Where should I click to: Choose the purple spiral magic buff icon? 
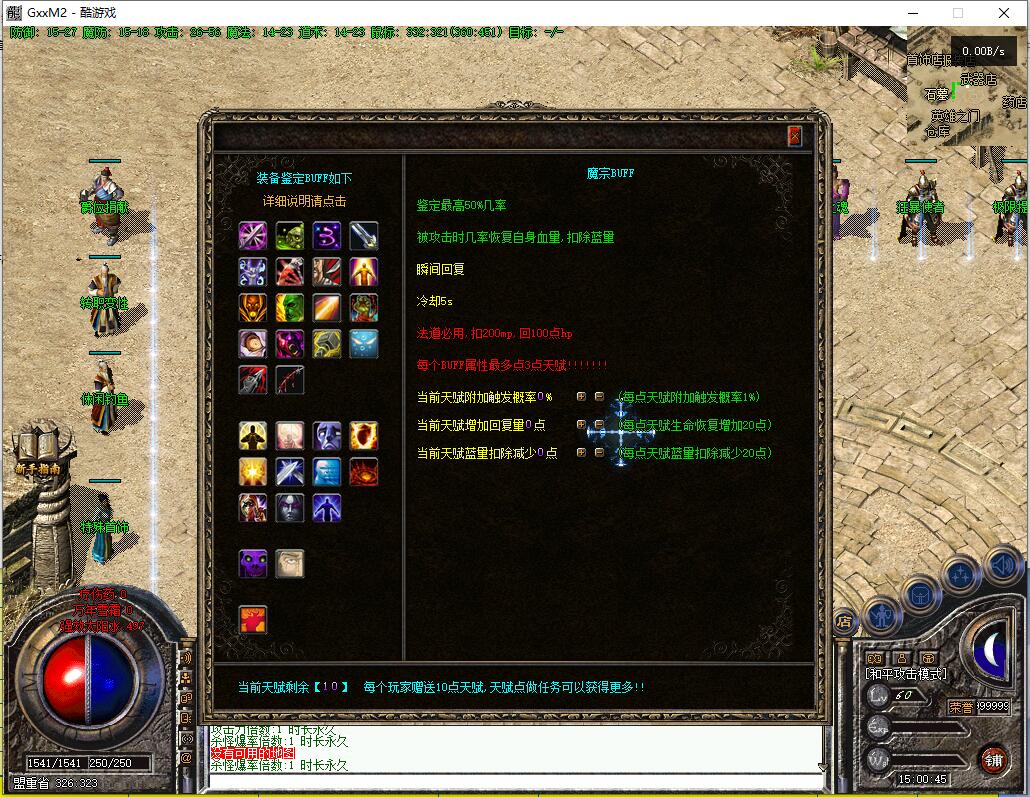pos(327,236)
